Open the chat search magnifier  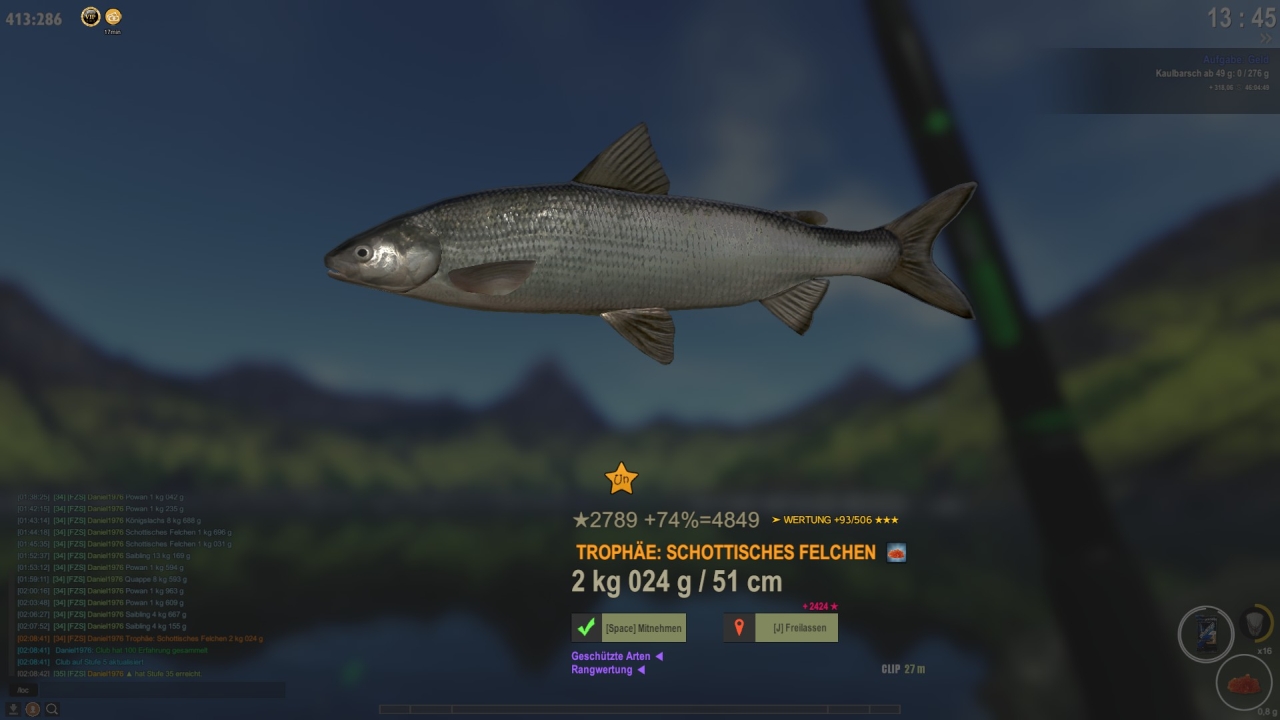tap(52, 709)
